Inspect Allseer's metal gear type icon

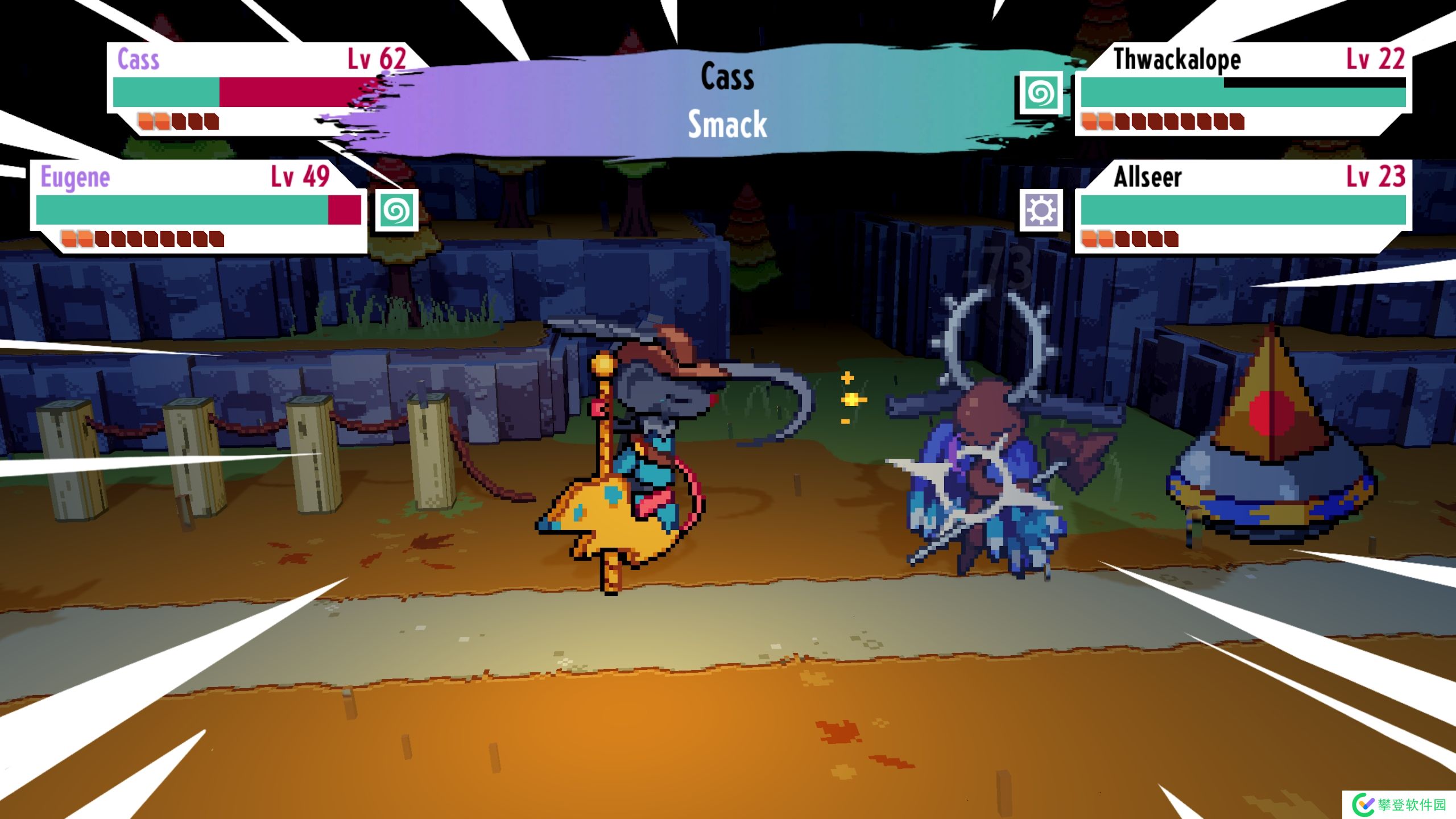[1040, 210]
